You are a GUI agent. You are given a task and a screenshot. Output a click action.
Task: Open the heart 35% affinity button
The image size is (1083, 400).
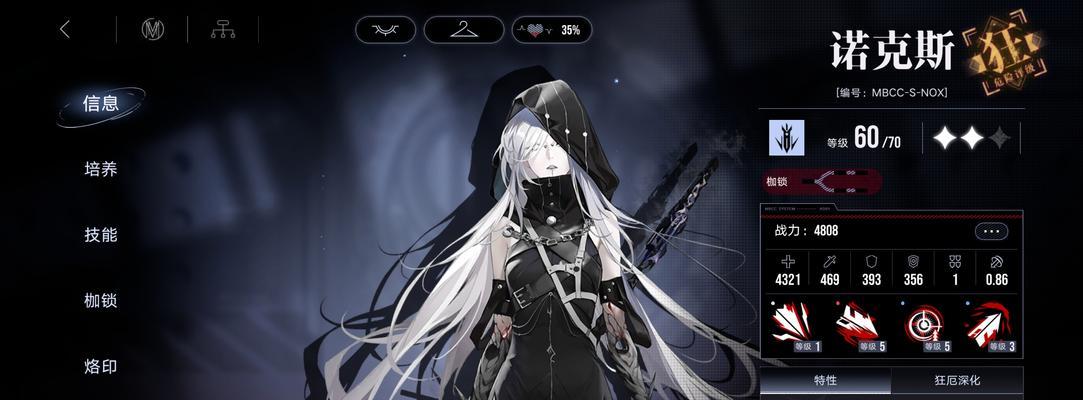click(x=552, y=30)
